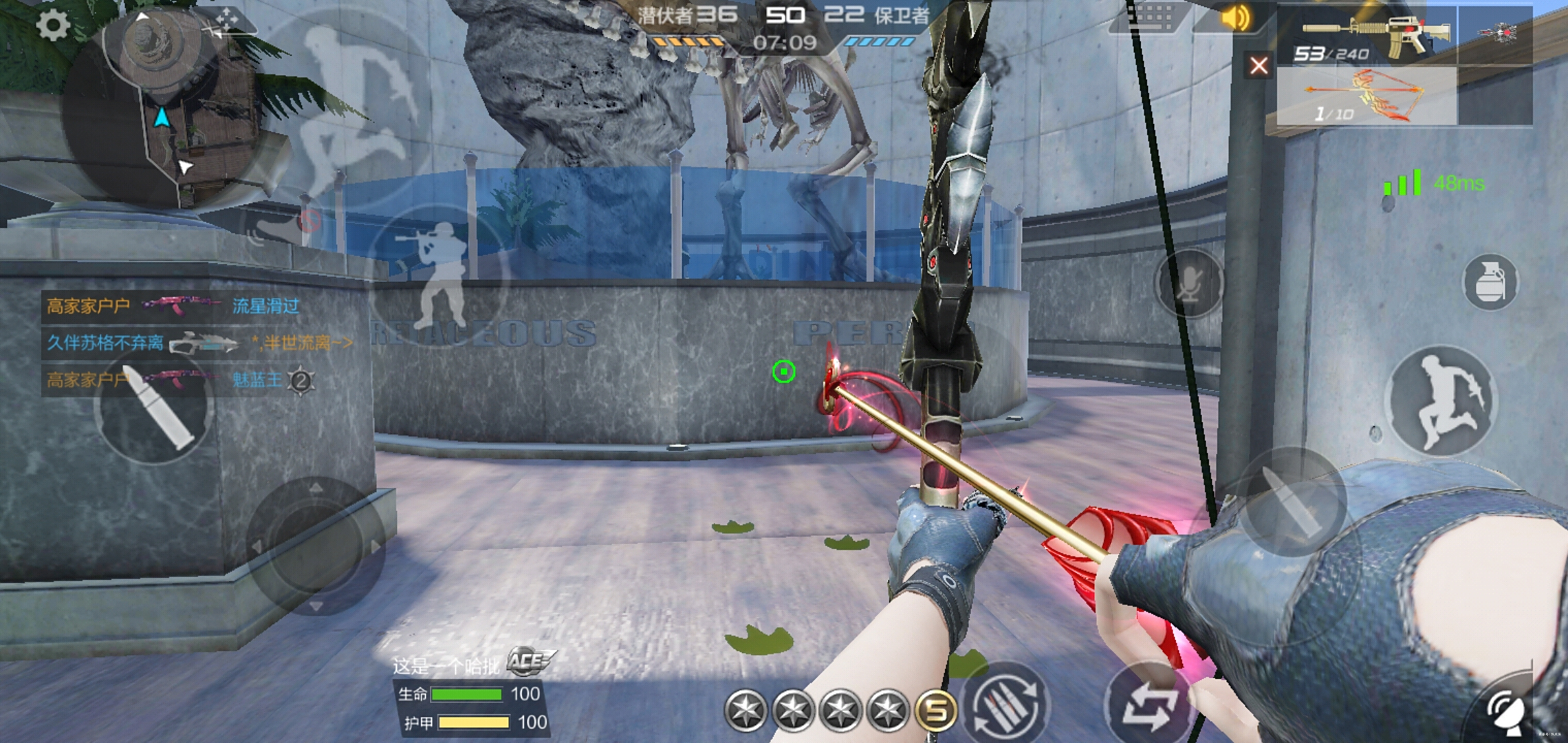The image size is (1568, 743).
Task: Tap the jump button on the right
Action: pos(1441,402)
